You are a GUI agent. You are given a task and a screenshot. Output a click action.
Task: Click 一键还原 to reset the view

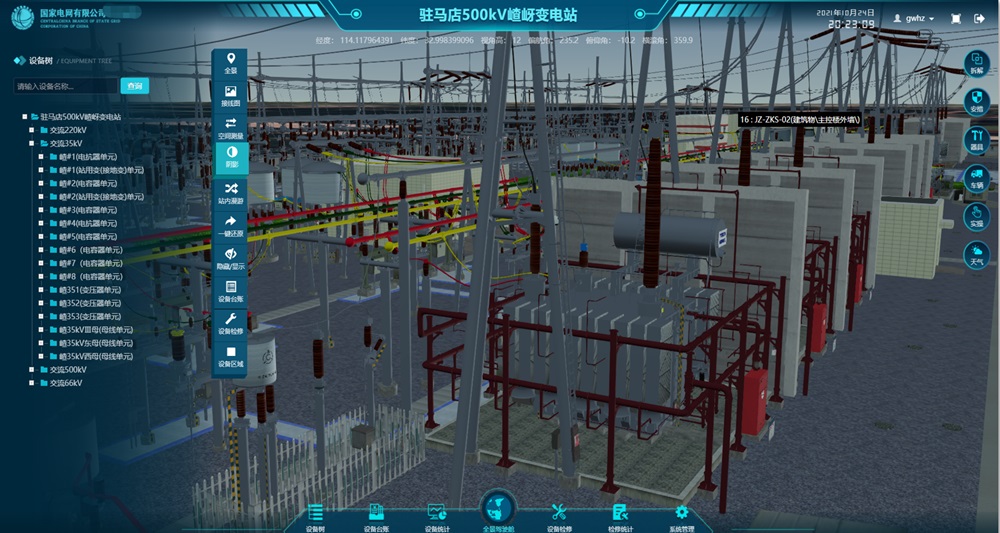coord(231,225)
